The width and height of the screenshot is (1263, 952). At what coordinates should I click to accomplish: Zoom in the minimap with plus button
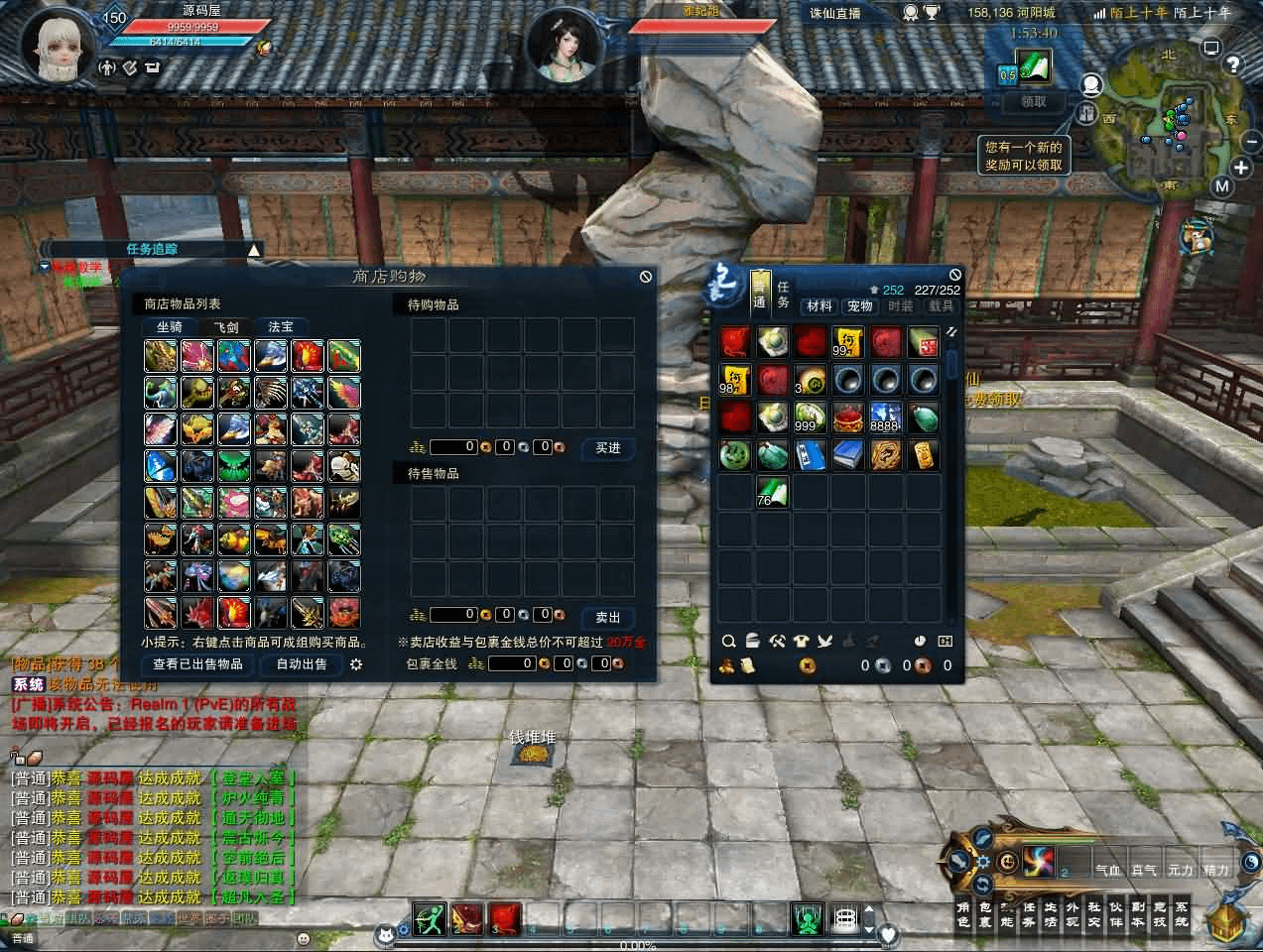1240,168
